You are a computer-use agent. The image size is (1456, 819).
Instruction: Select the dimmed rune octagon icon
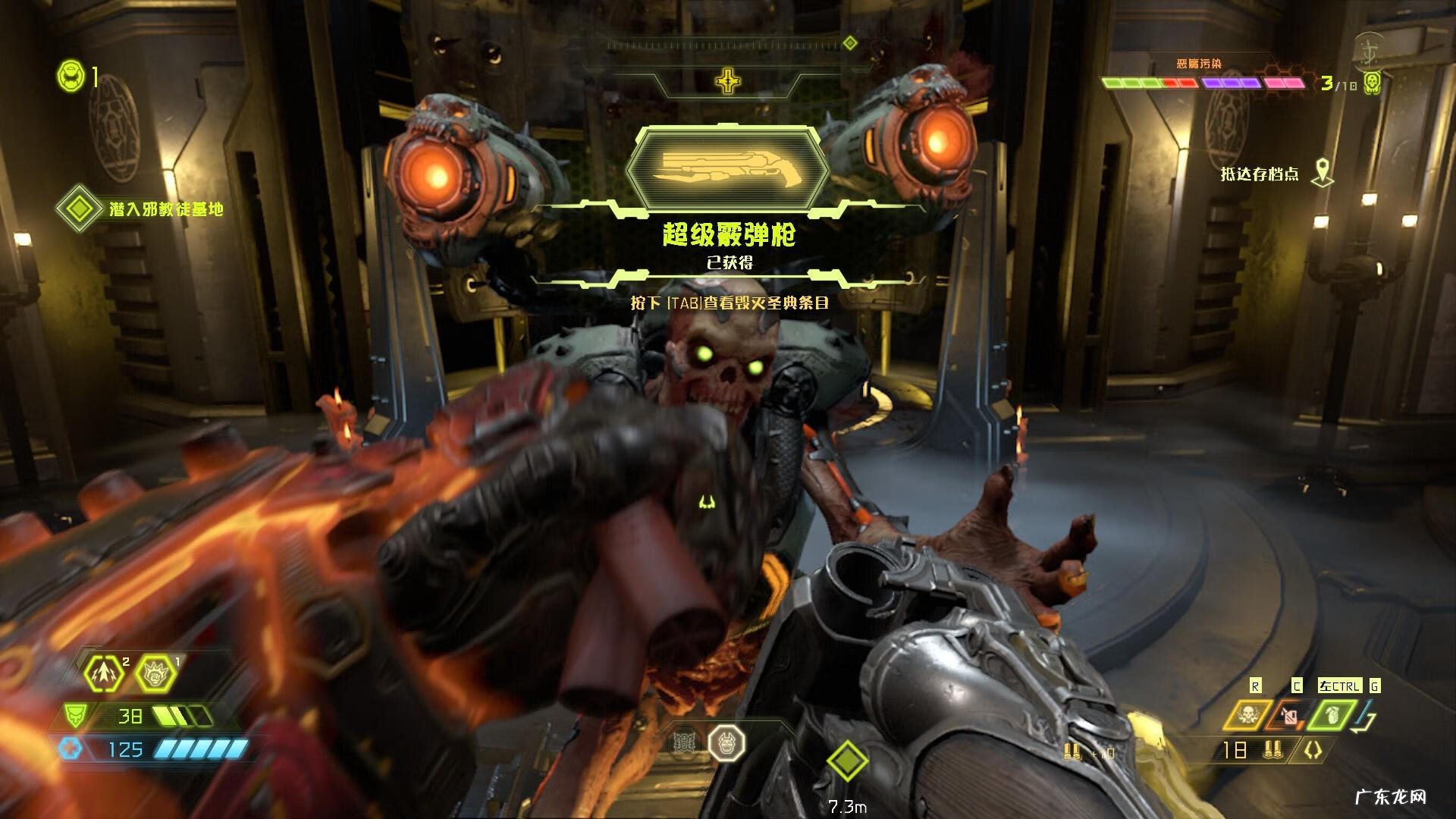[685, 743]
